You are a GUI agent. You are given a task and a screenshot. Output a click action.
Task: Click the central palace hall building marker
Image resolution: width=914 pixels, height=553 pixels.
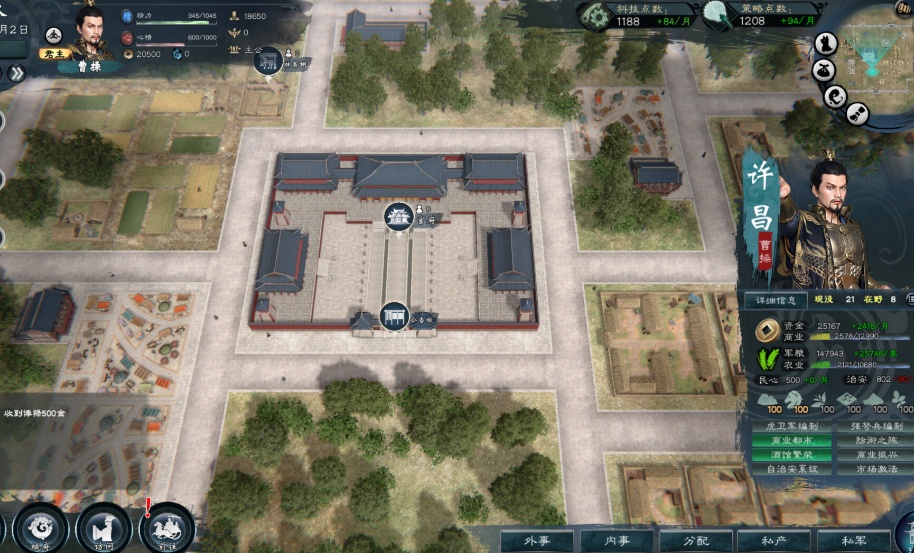[x=399, y=215]
